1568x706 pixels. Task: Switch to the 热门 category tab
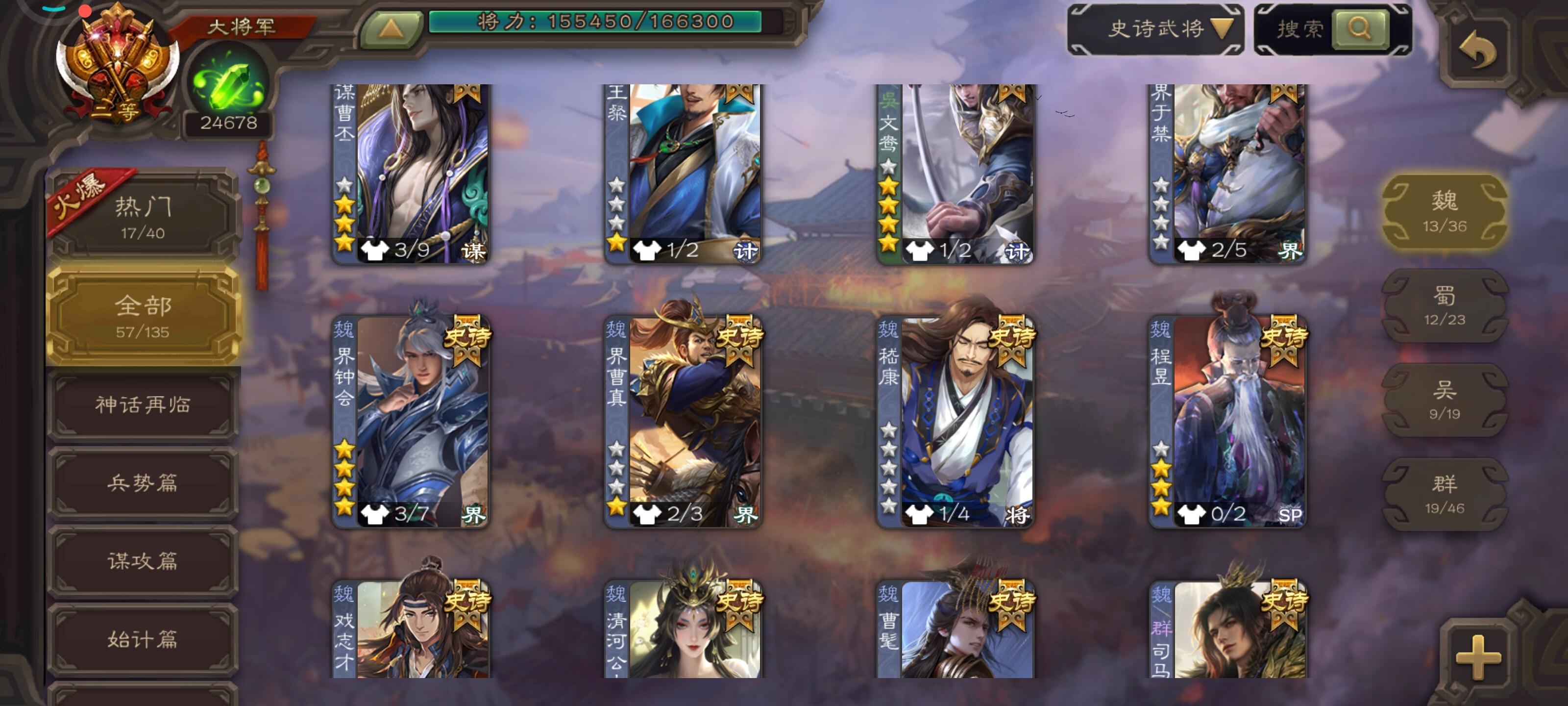click(143, 216)
